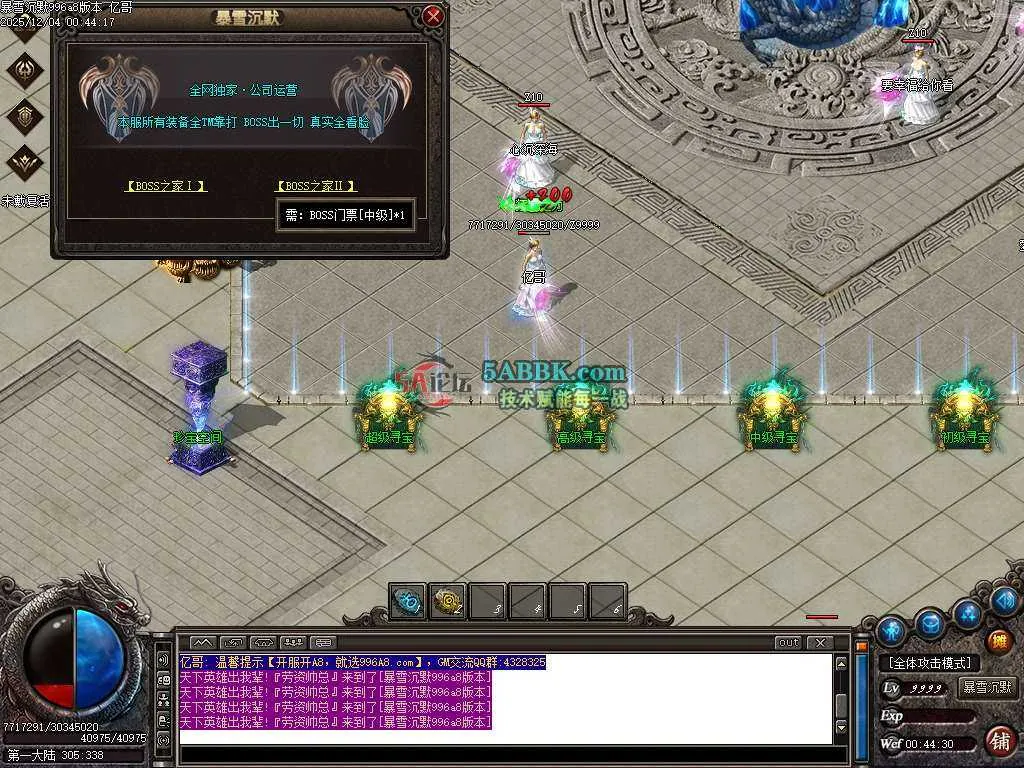Screen dimensions: 1024x768
Task: Use the blue swirl skill in hotbar slot 1
Action: (408, 601)
